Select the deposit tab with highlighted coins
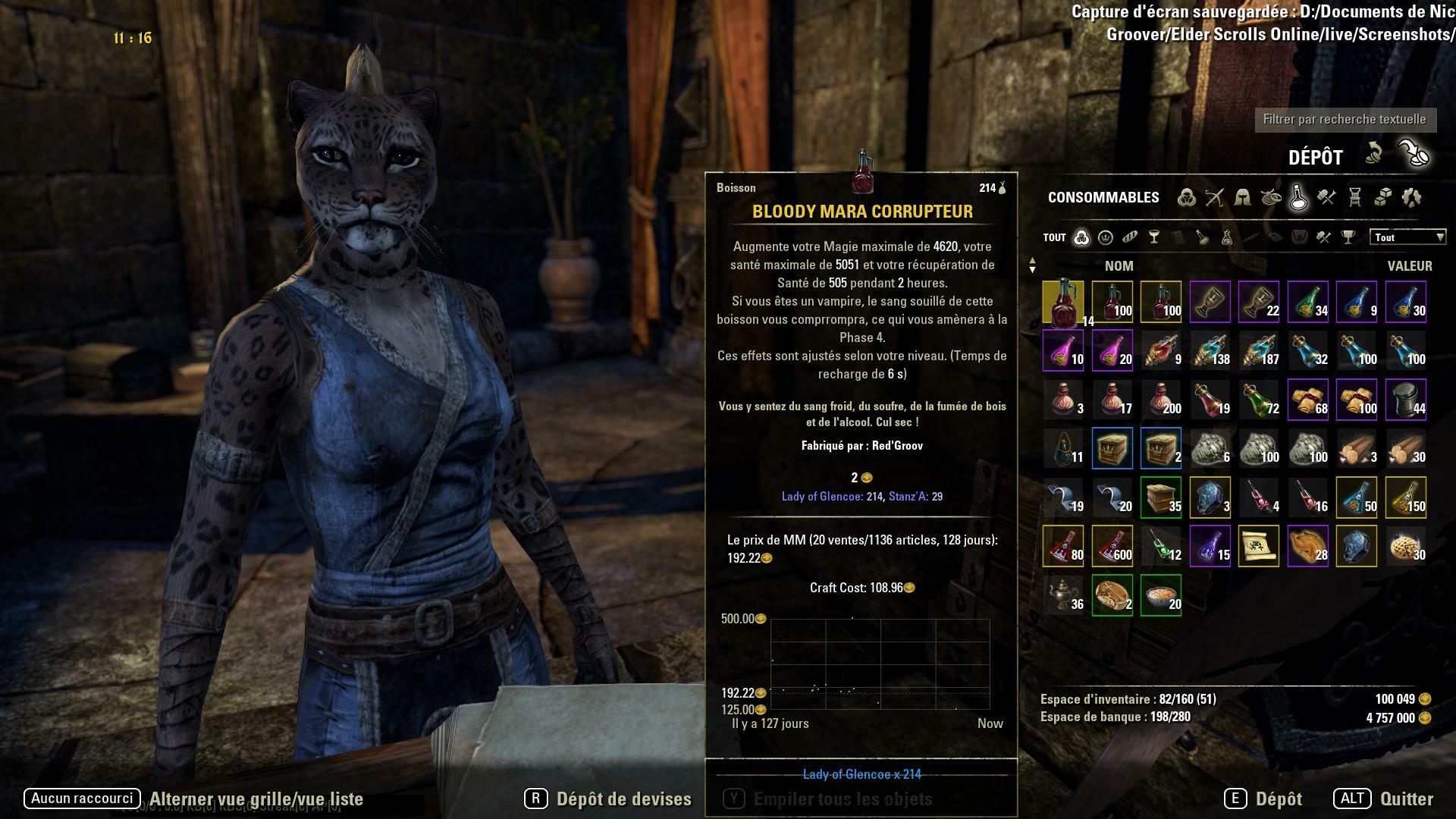 coord(1414,154)
